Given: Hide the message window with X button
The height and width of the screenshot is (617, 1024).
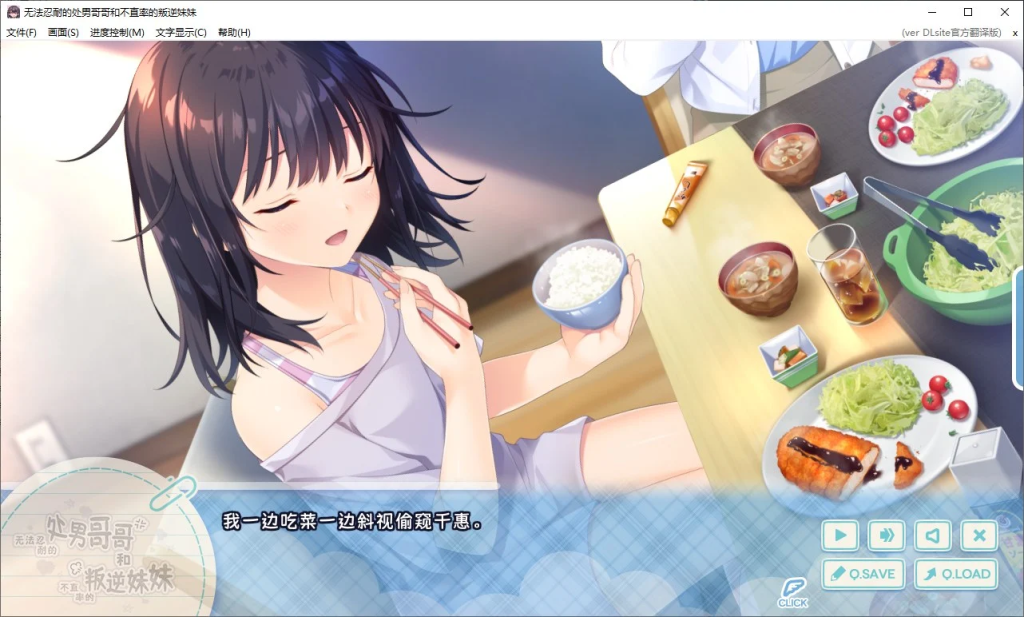Looking at the screenshot, I should tap(979, 536).
